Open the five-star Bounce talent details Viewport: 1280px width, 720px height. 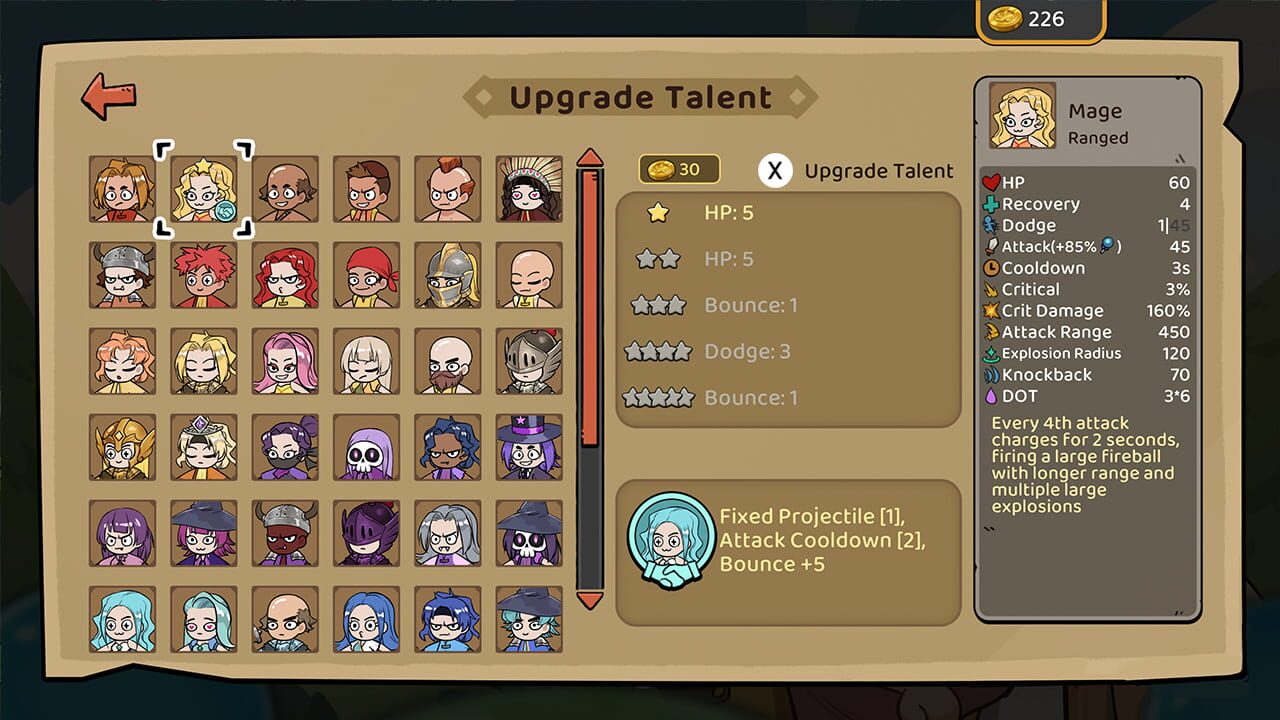pos(750,397)
